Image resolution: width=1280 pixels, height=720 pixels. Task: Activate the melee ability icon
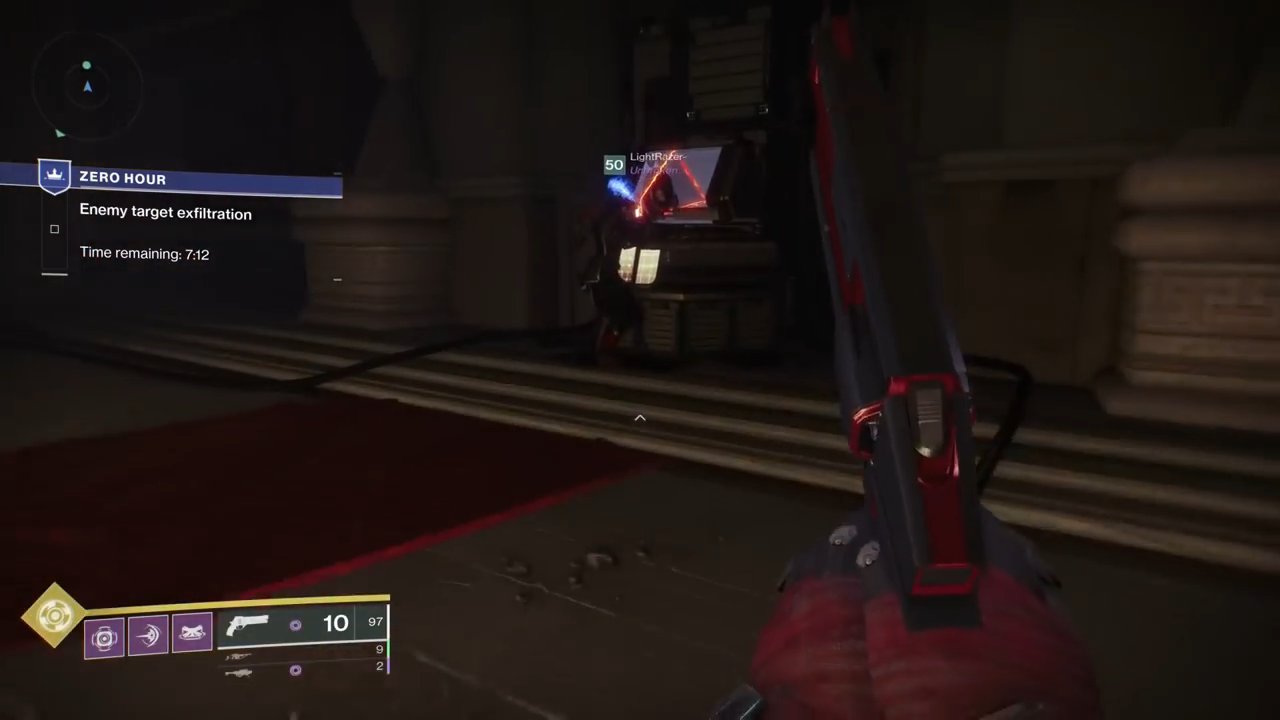148,636
